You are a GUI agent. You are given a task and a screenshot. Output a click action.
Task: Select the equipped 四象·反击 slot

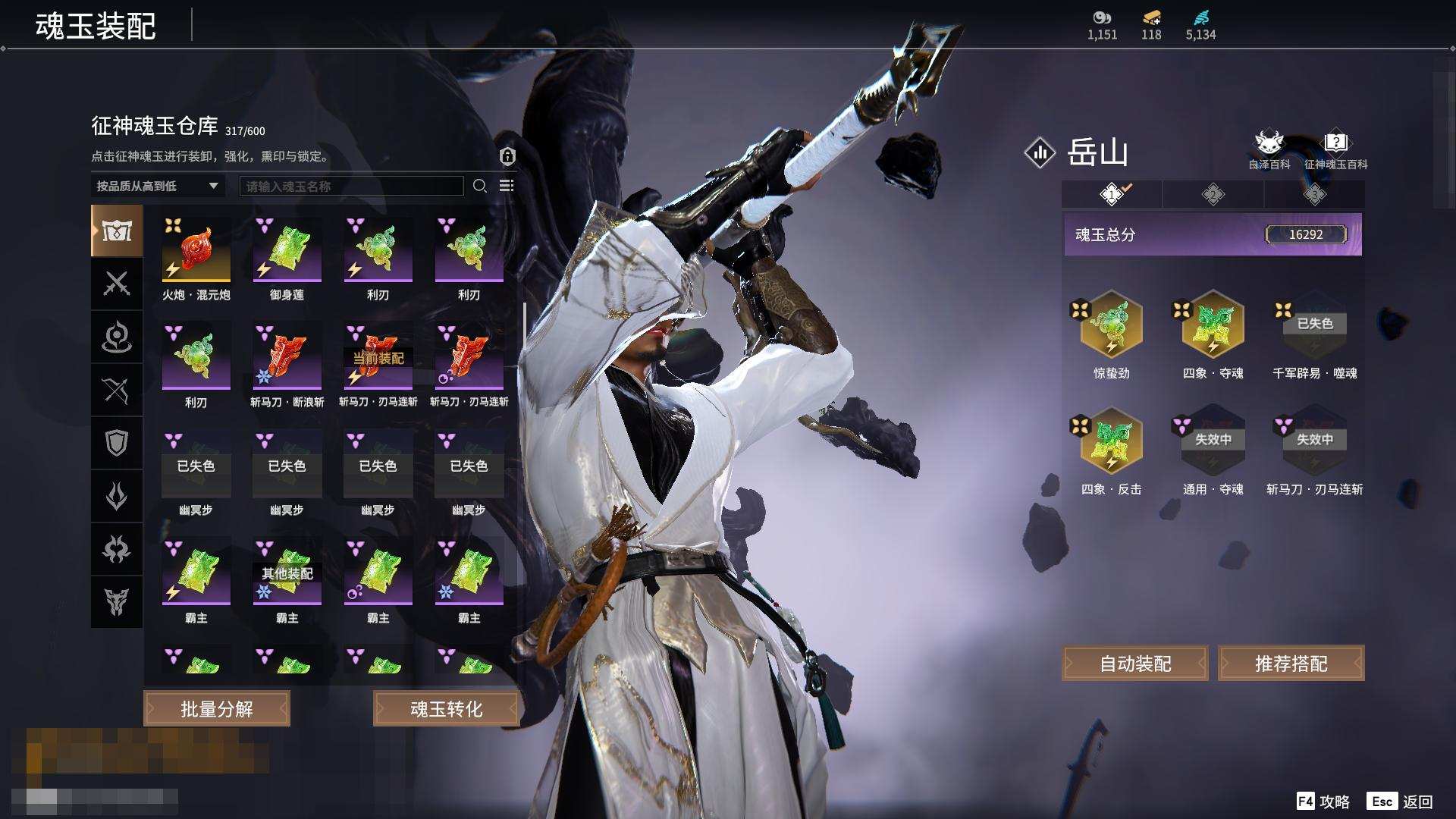click(x=1111, y=441)
